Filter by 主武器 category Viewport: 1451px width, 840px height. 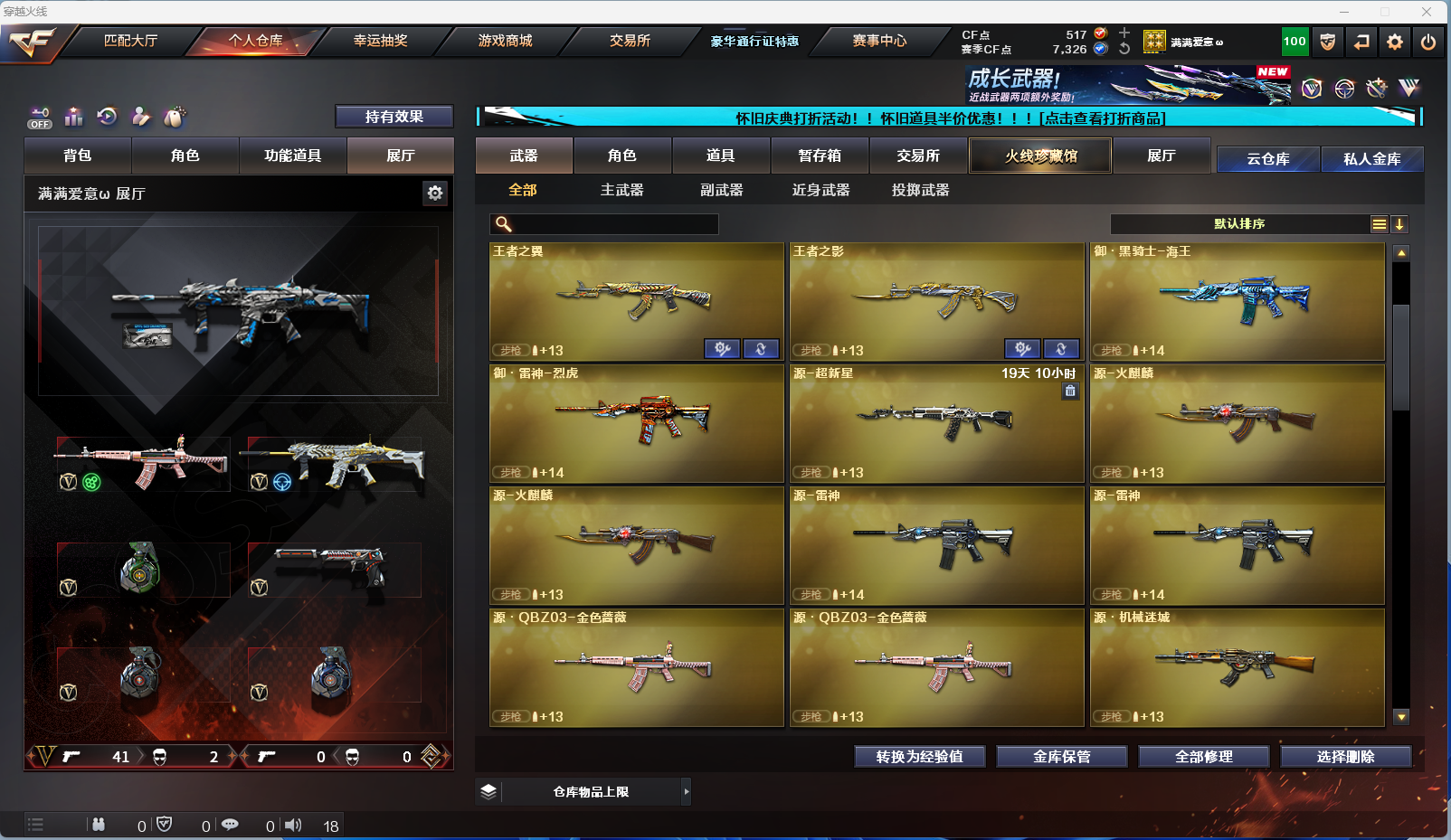[x=621, y=190]
